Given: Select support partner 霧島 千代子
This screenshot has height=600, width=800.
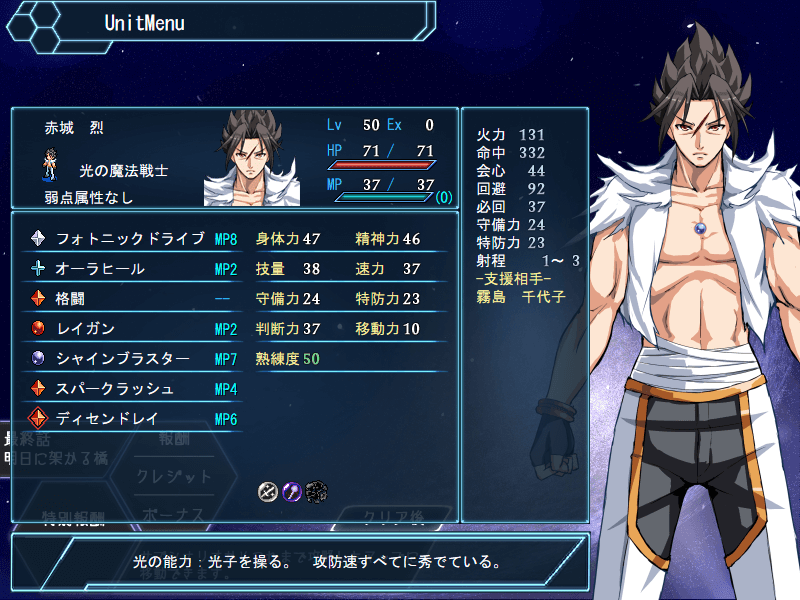Looking at the screenshot, I should (521, 297).
